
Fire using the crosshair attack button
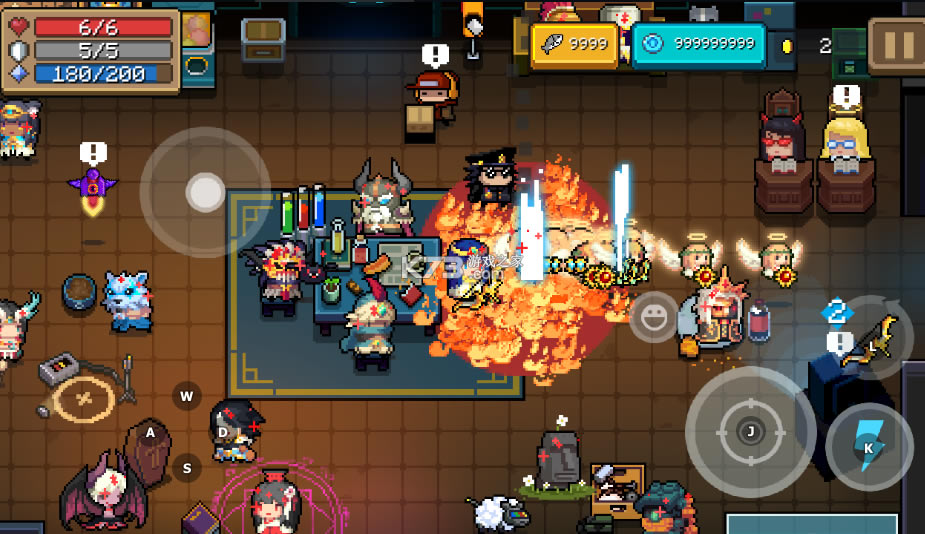click(749, 432)
